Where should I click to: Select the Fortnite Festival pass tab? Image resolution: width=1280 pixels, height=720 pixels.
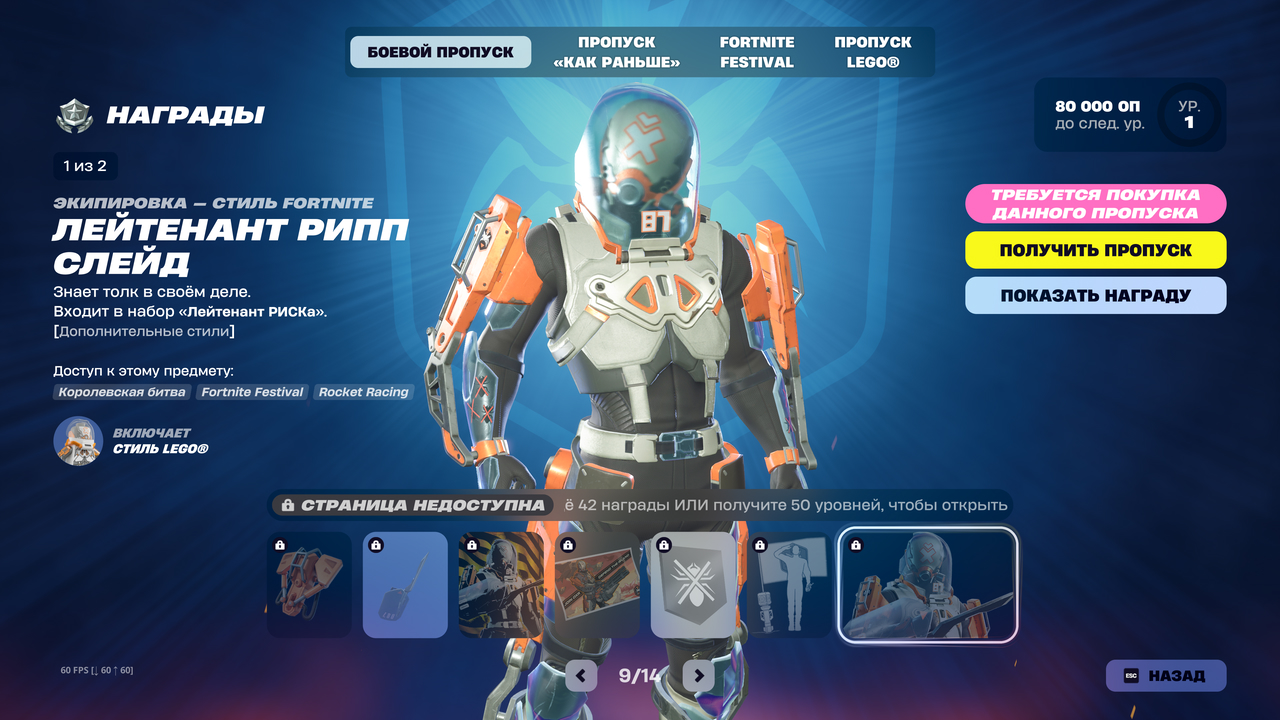[x=757, y=52]
